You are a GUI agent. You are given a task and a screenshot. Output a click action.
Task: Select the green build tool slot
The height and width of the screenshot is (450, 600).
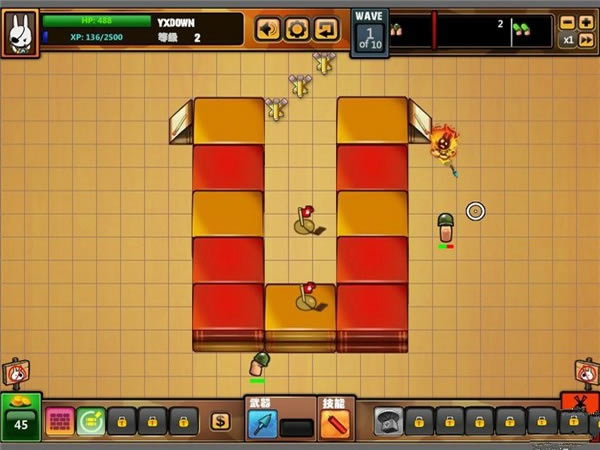pyautogui.click(x=91, y=421)
